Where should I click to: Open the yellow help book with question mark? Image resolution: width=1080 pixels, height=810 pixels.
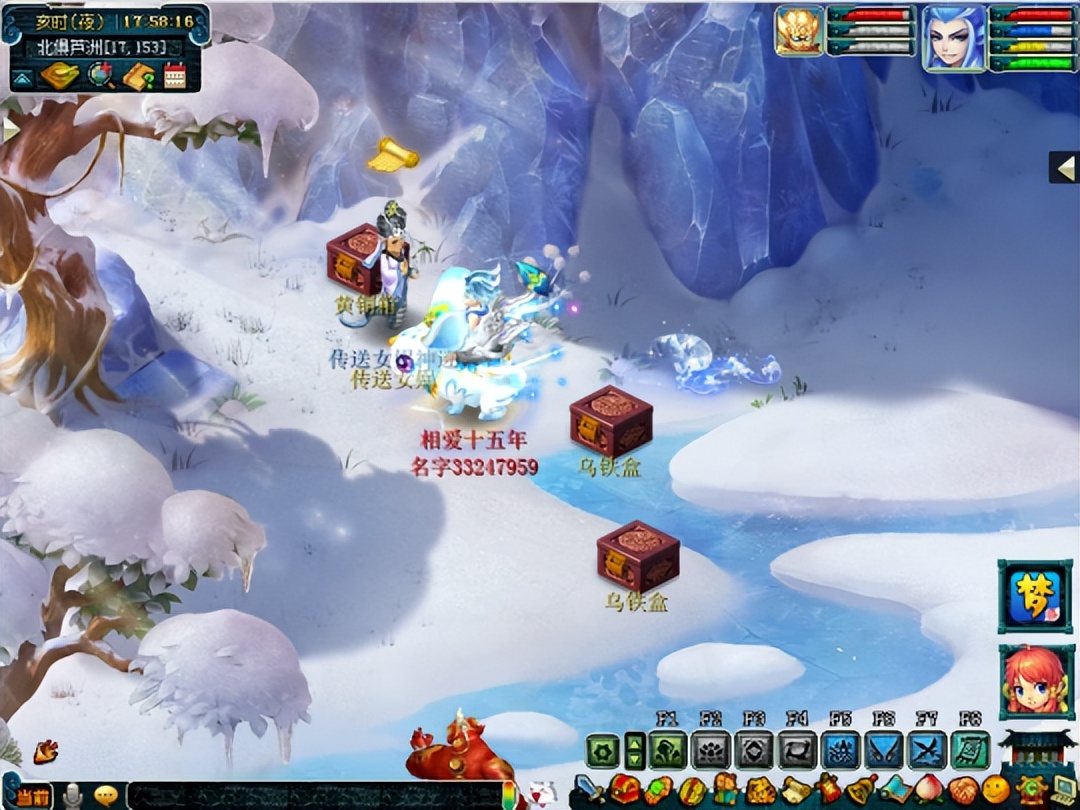(138, 76)
